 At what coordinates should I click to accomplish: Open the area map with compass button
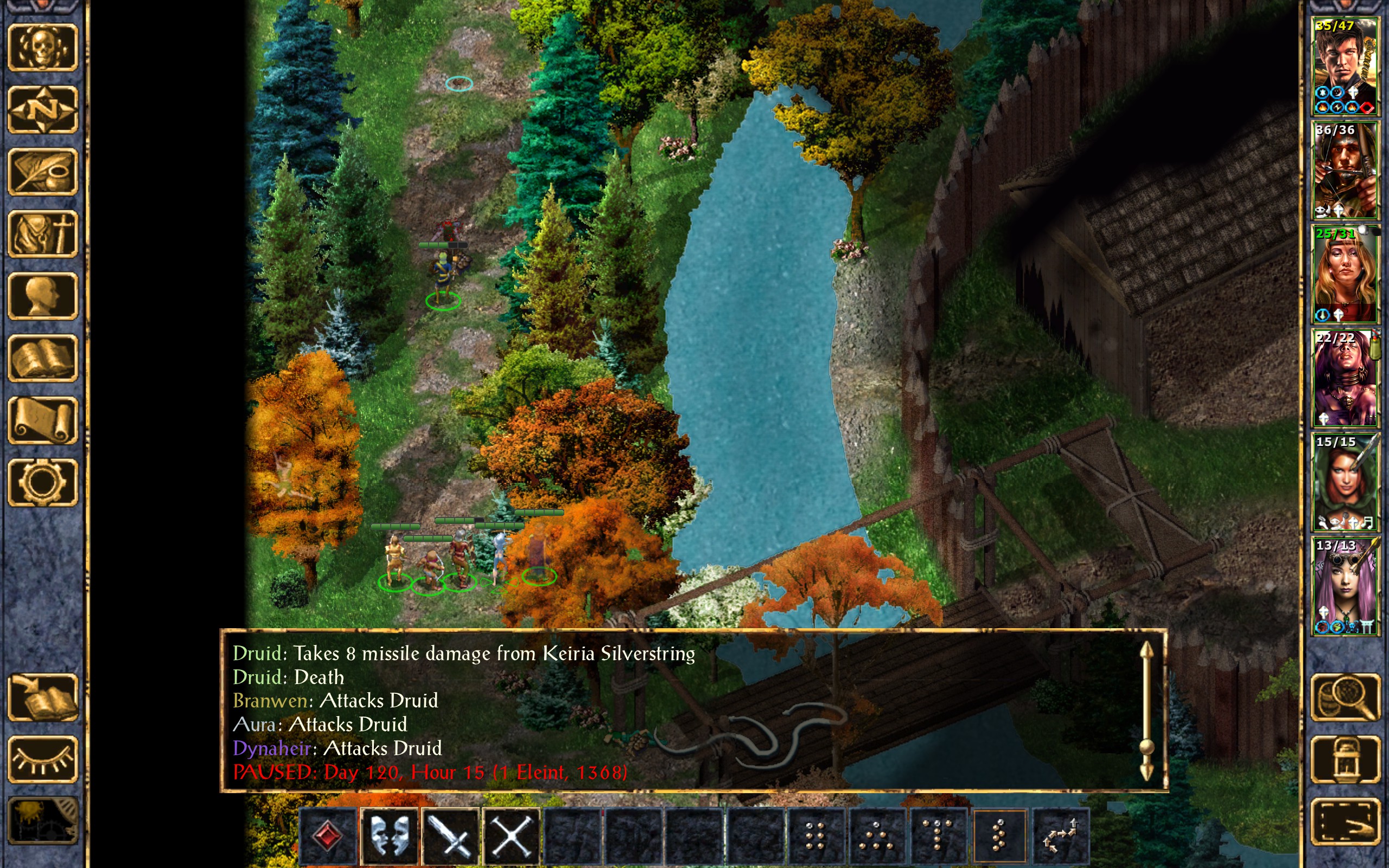(x=42, y=109)
